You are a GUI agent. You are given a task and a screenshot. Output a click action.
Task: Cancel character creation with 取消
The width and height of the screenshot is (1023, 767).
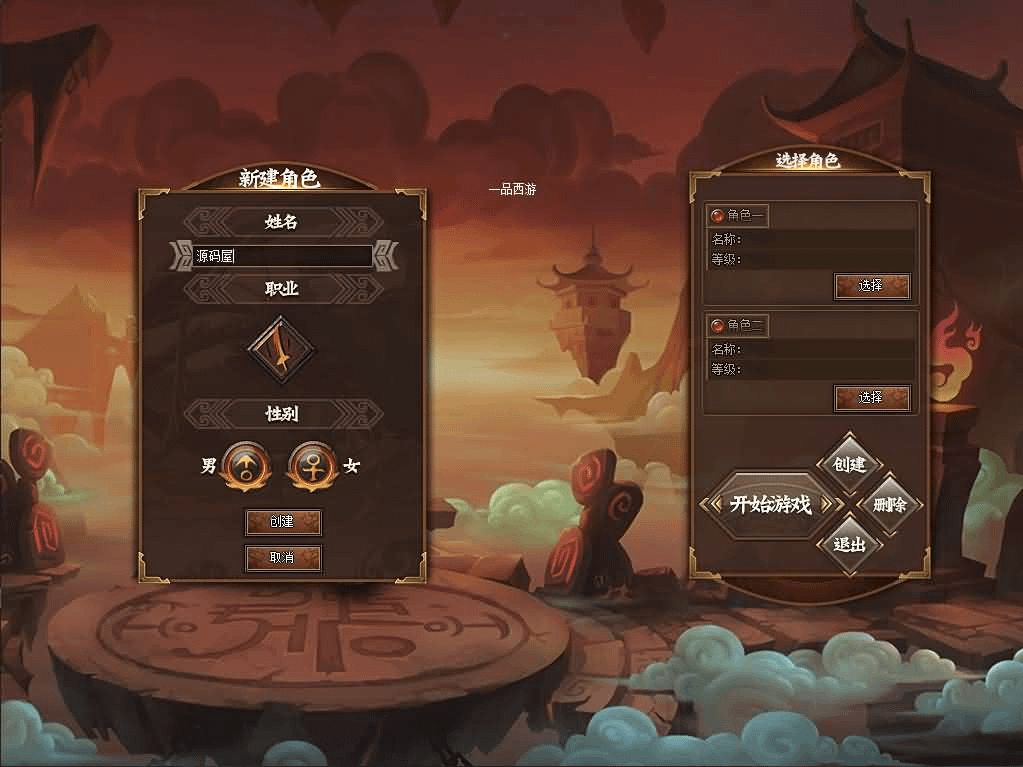283,558
